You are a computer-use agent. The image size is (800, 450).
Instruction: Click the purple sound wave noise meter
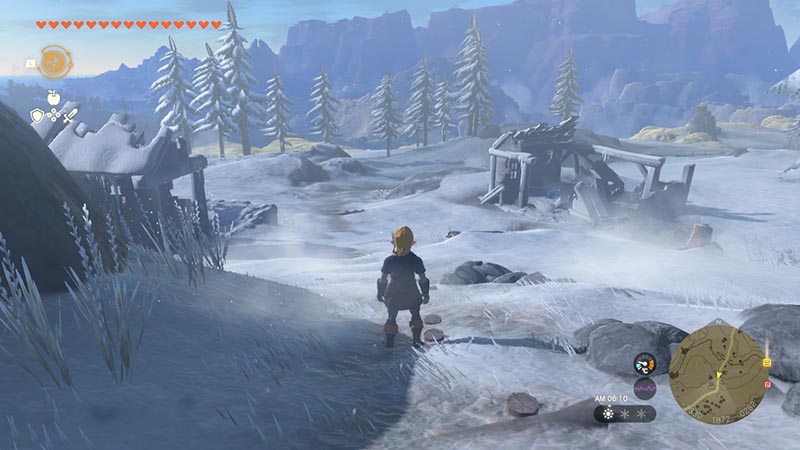point(644,387)
